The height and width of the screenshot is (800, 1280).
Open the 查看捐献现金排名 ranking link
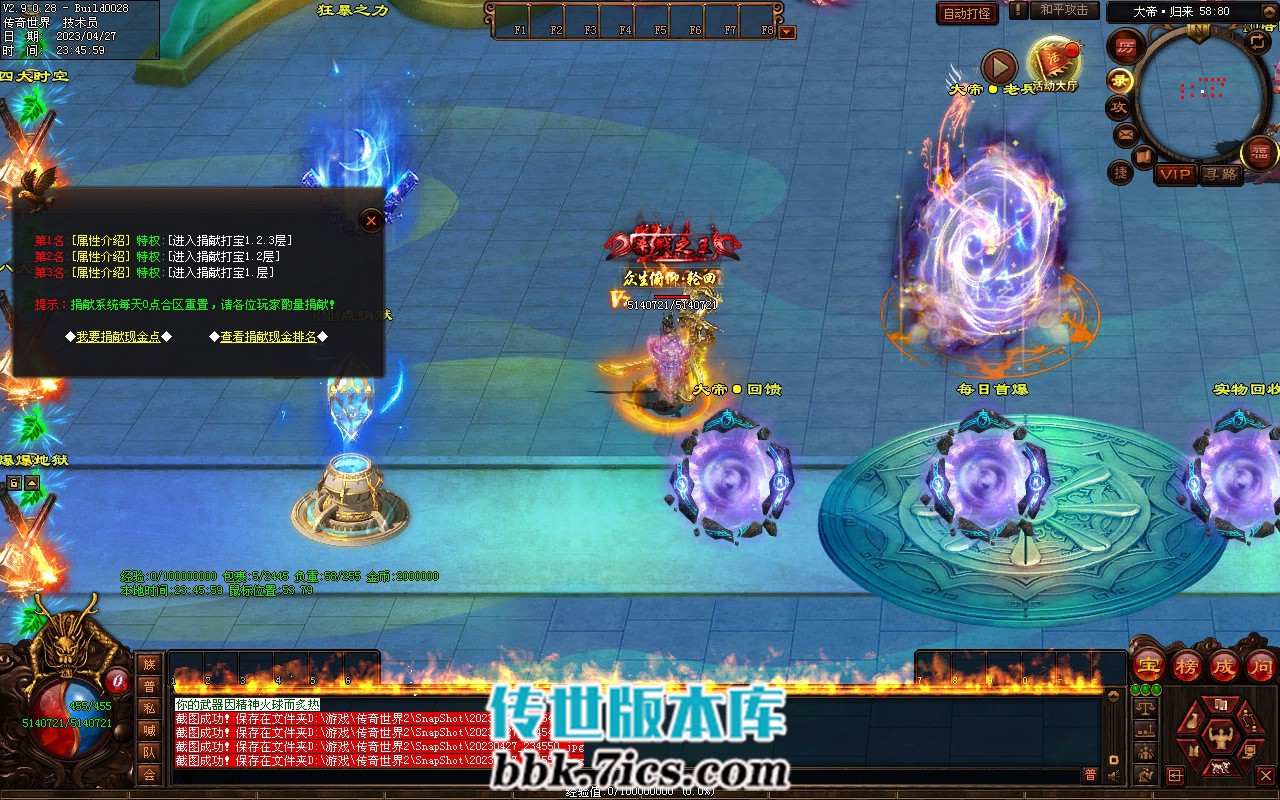[x=268, y=337]
